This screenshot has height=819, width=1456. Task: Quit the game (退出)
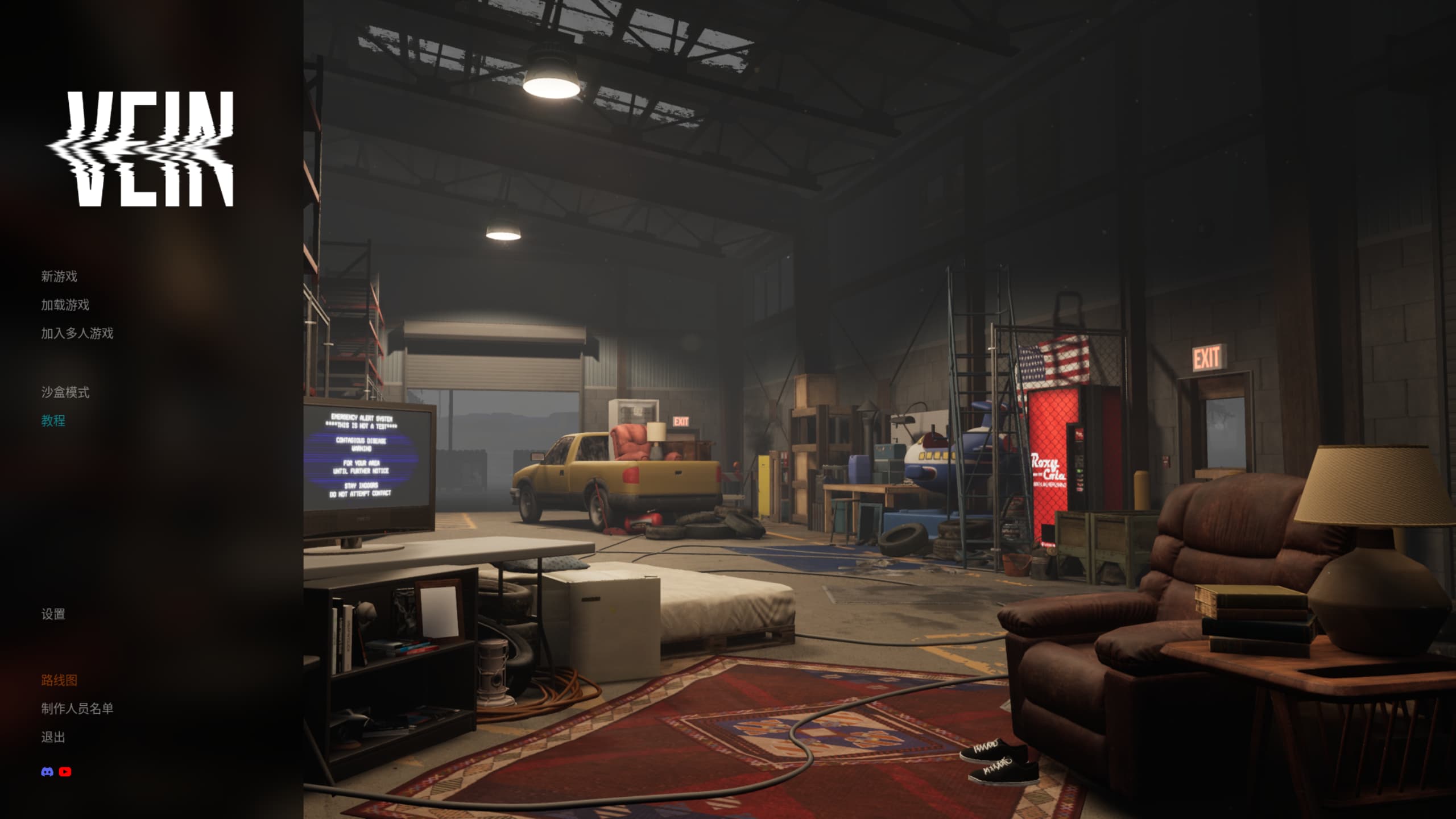(x=53, y=738)
